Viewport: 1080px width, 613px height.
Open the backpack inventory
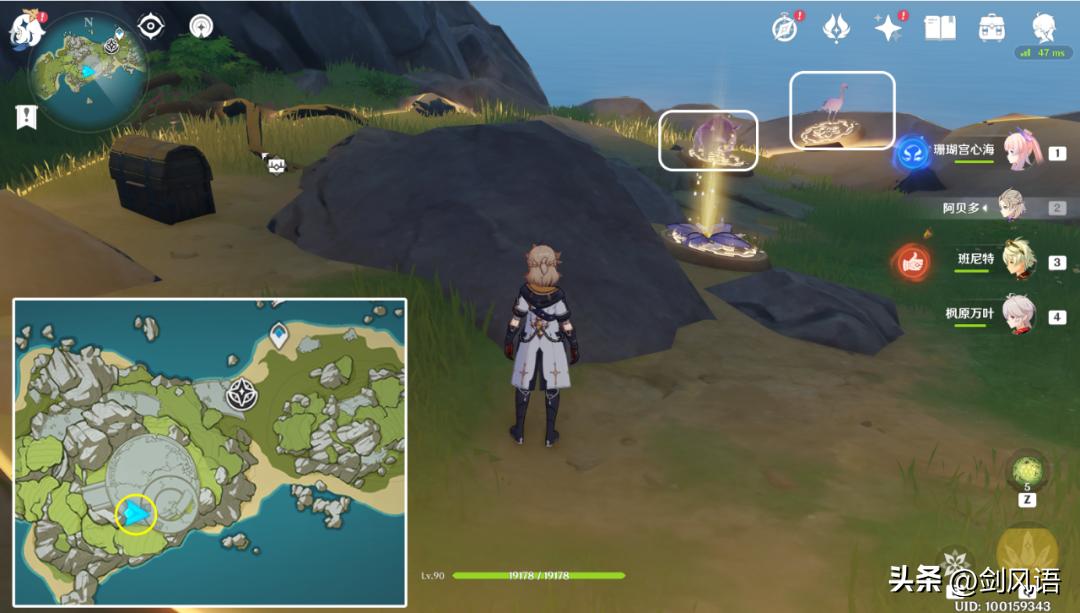(992, 28)
